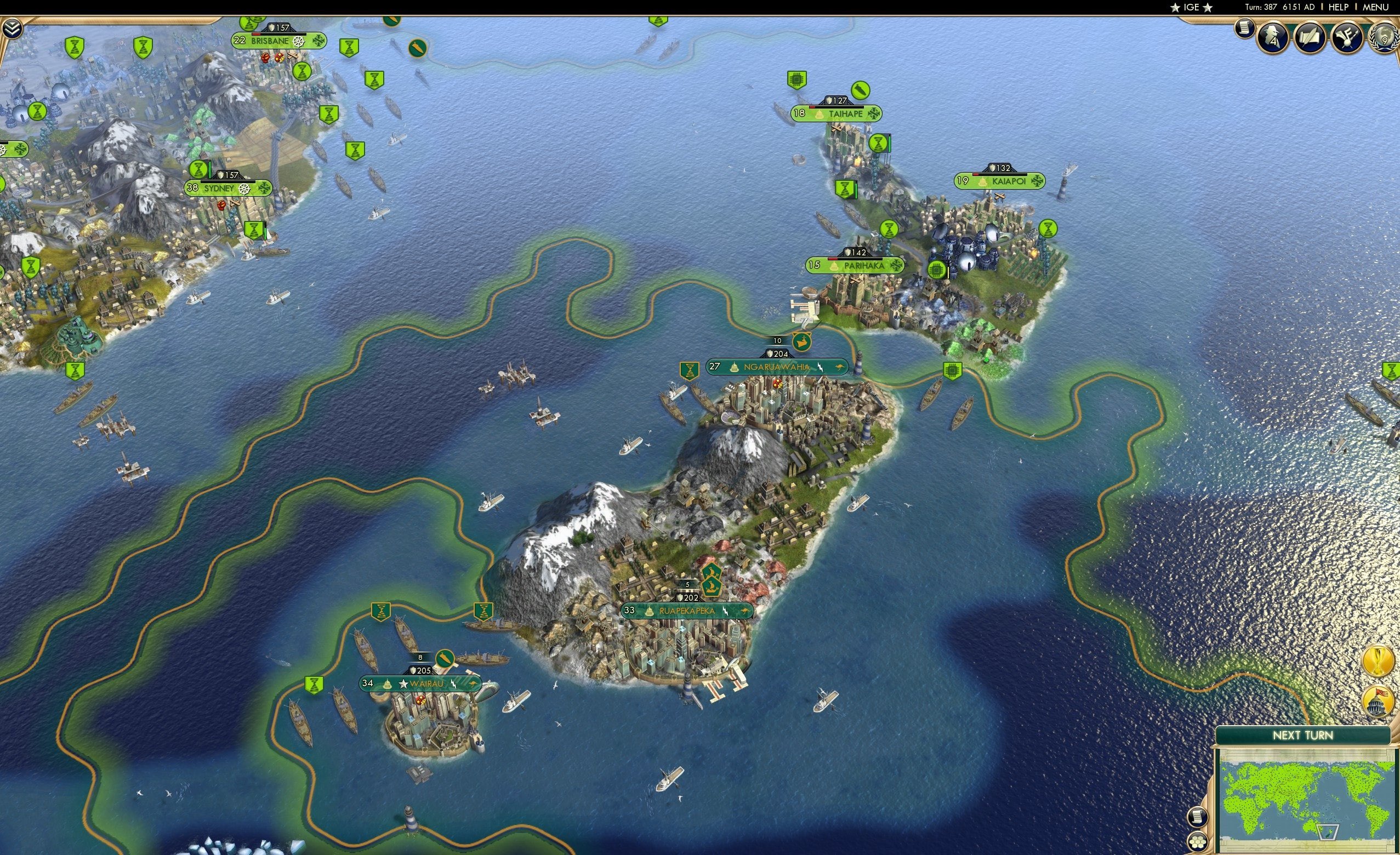Open the notification log scroll icon top right
Screen dimensions: 1400x855
(1244, 30)
